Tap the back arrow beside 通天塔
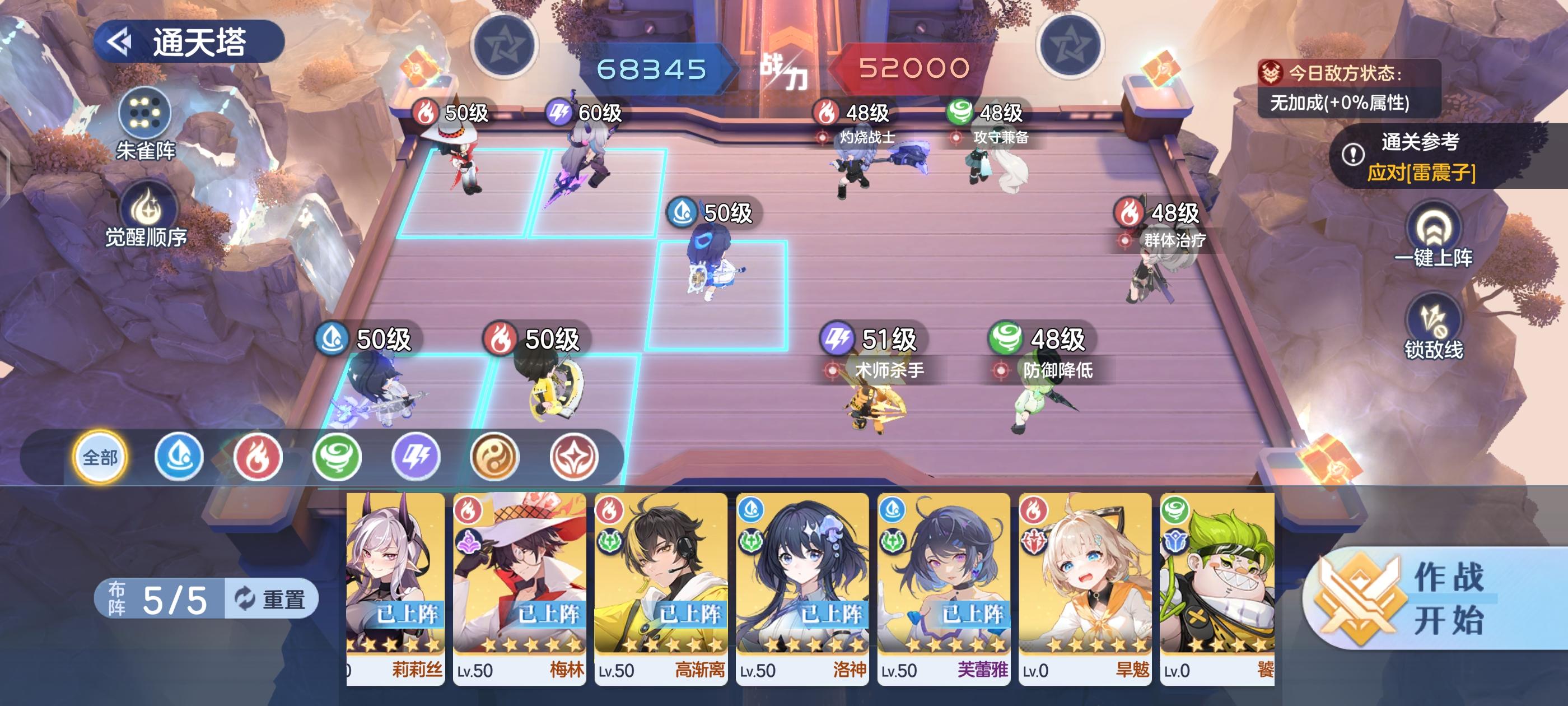 119,41
